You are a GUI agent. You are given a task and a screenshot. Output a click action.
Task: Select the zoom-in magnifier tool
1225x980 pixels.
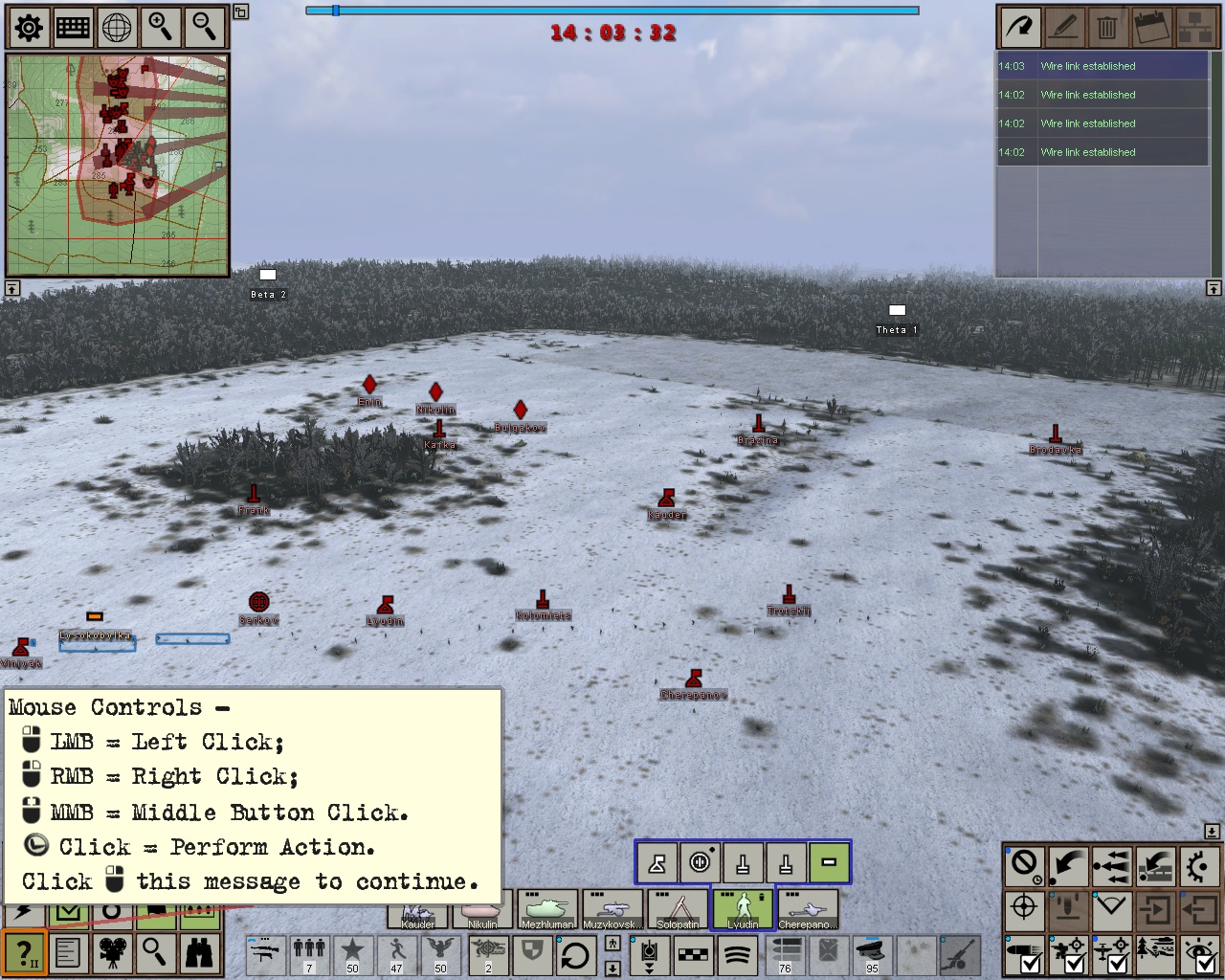click(x=160, y=27)
